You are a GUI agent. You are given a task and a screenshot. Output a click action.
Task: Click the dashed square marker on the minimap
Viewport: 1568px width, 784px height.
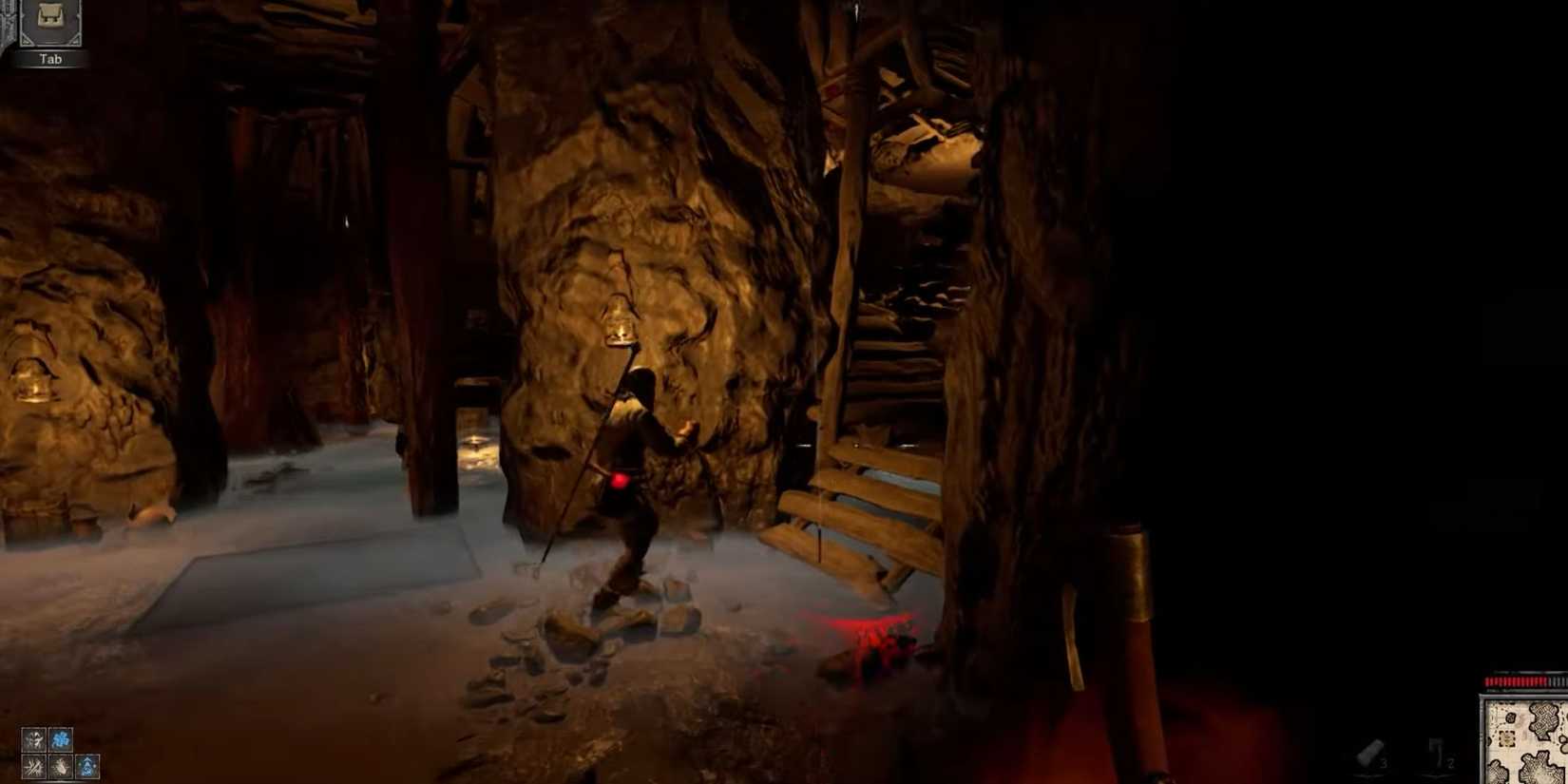pos(1507,738)
